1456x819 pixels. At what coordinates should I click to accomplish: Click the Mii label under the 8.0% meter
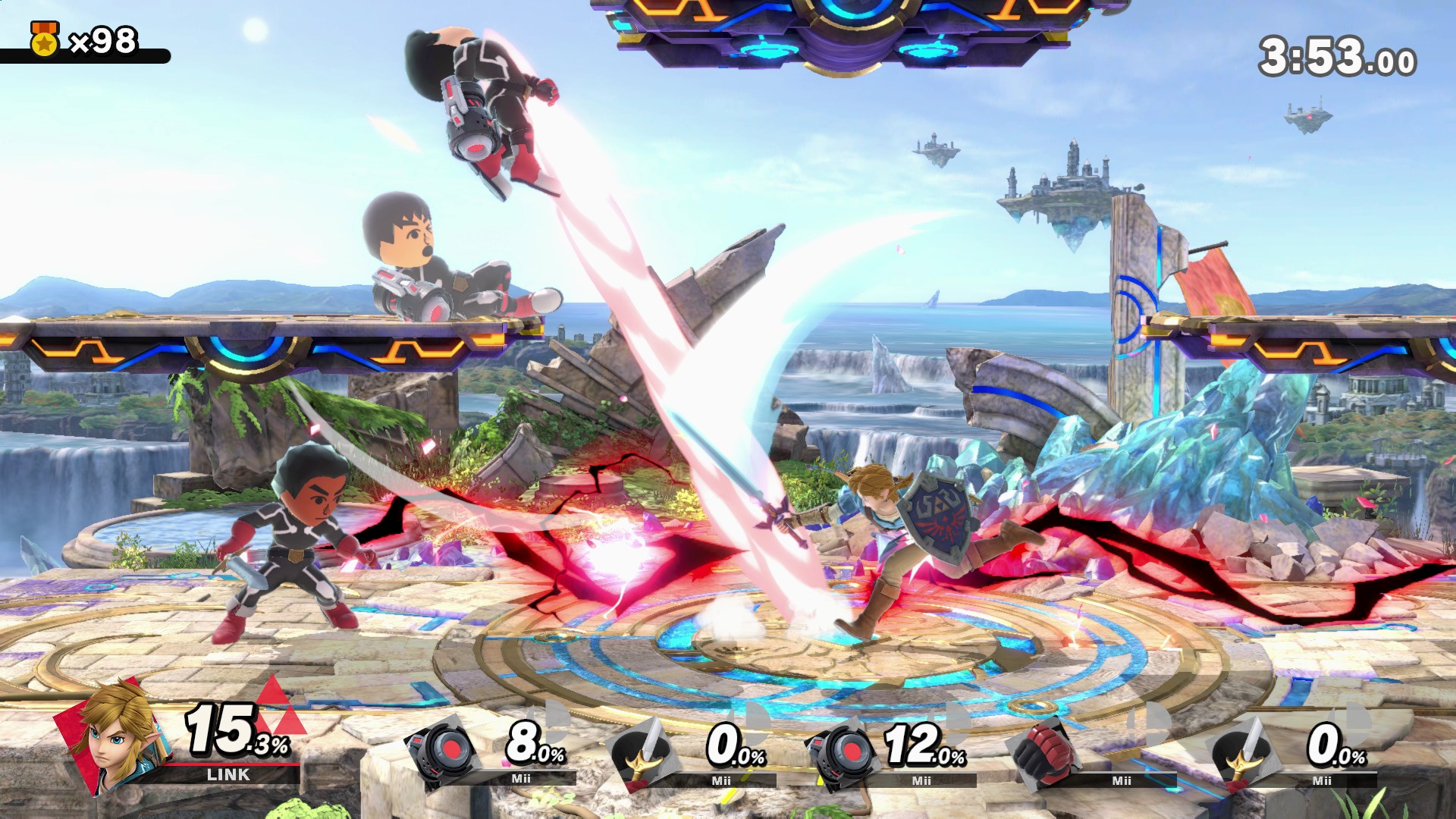point(520,779)
